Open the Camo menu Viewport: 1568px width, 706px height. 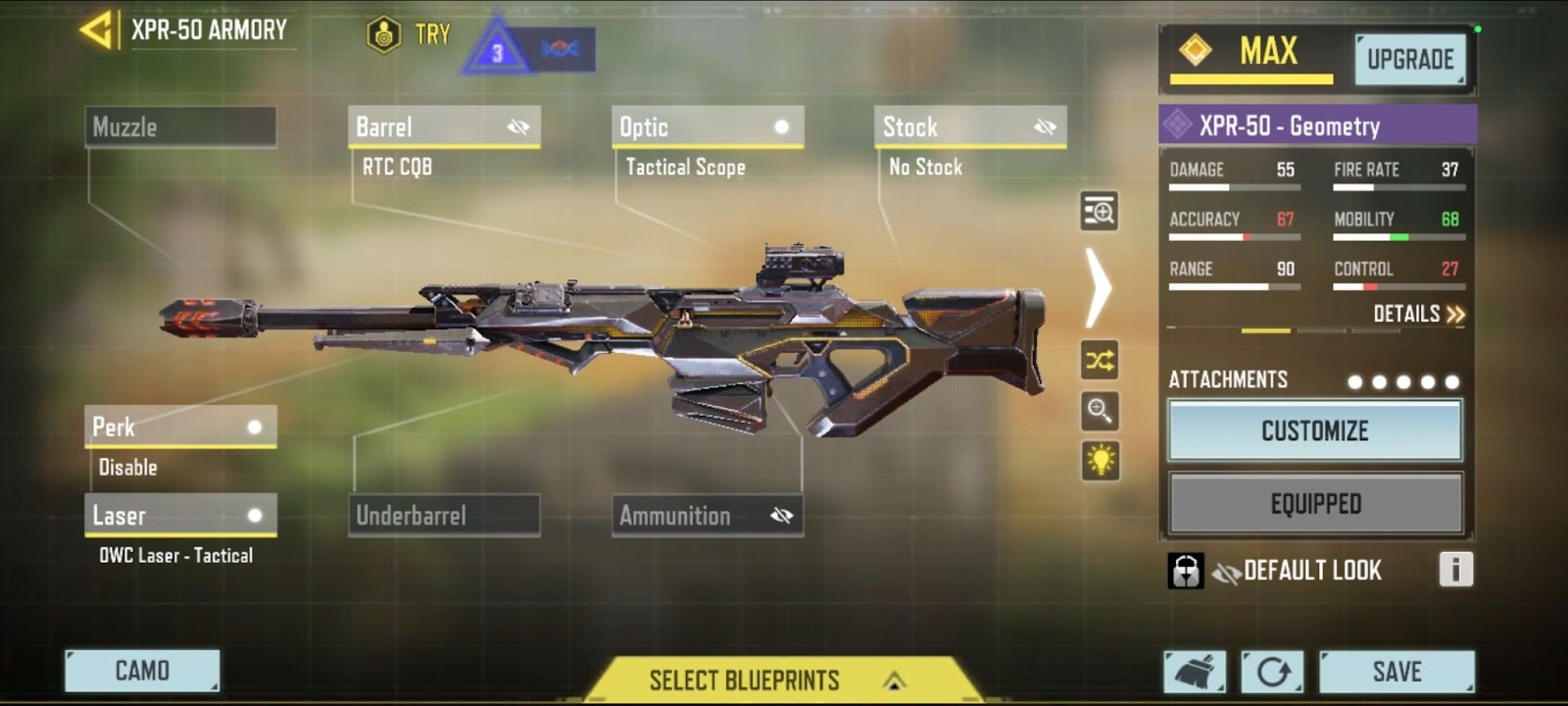click(142, 671)
